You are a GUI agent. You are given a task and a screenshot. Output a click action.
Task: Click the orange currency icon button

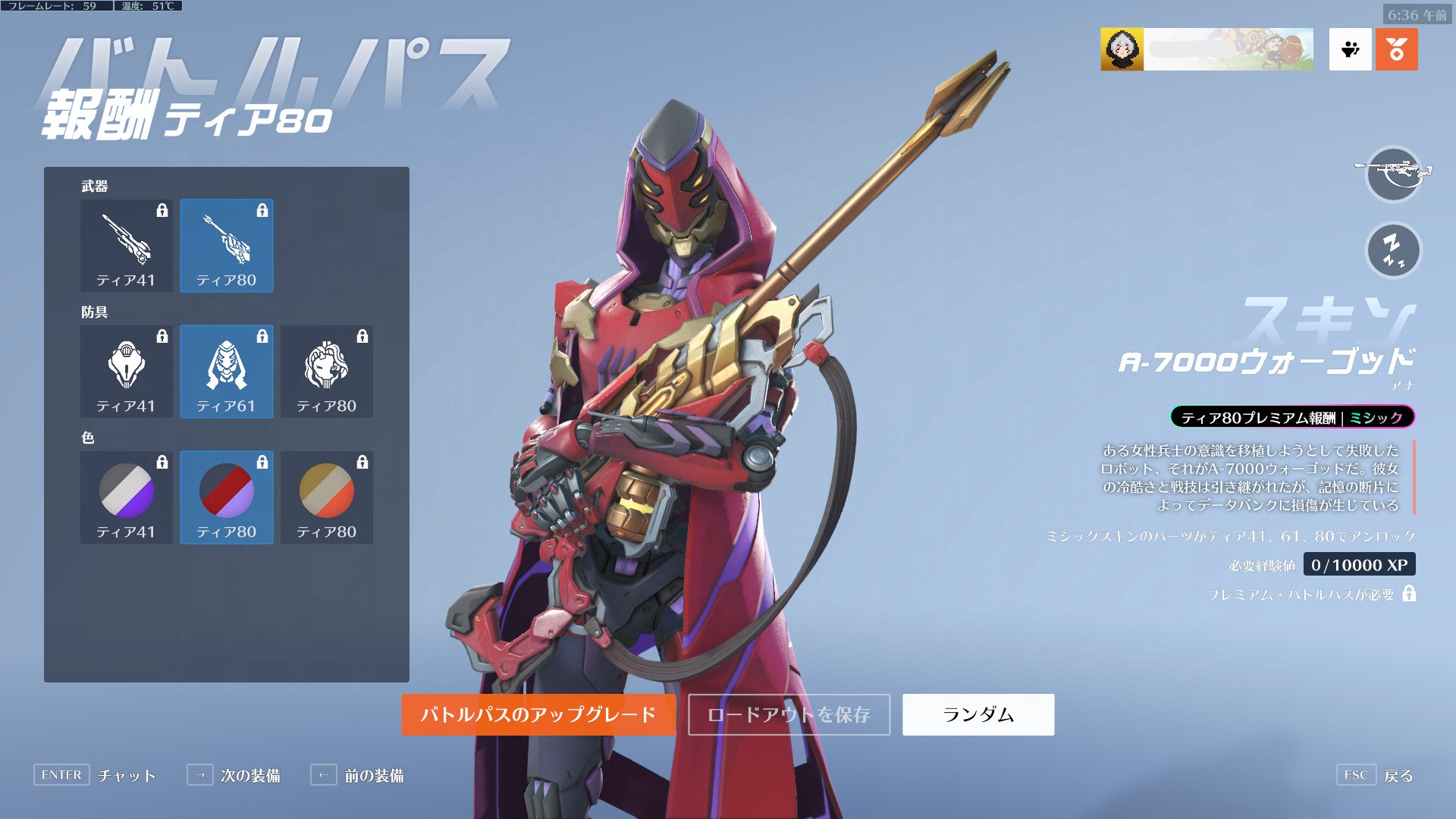click(1396, 50)
